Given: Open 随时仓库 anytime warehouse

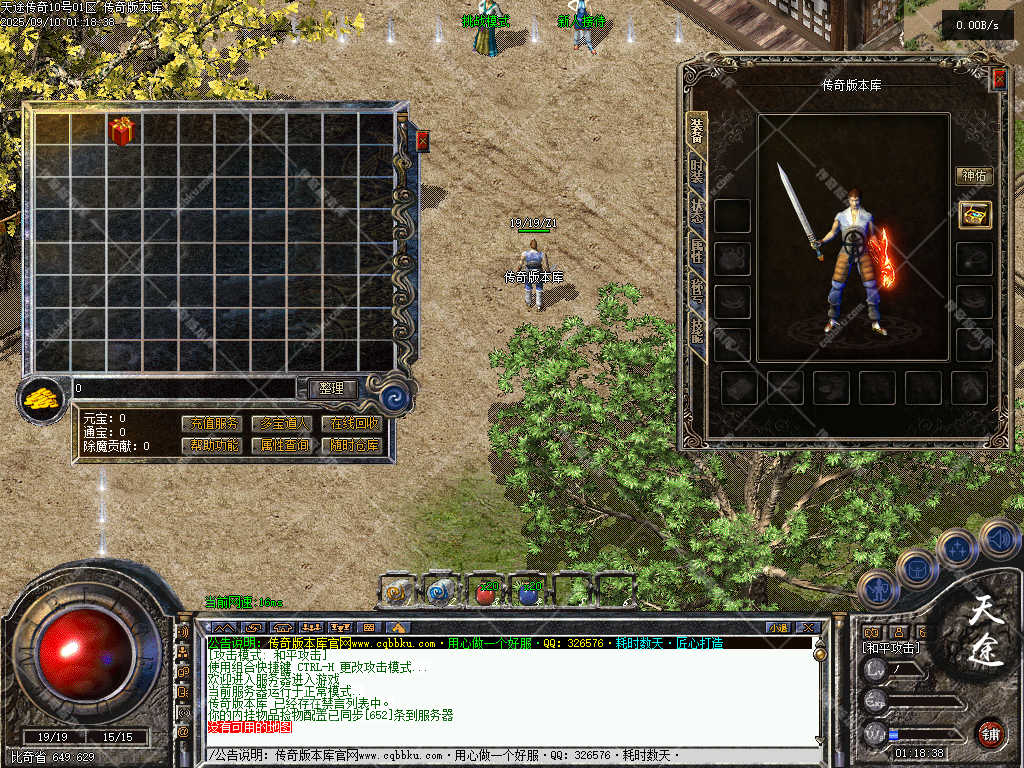Looking at the screenshot, I should (x=351, y=445).
